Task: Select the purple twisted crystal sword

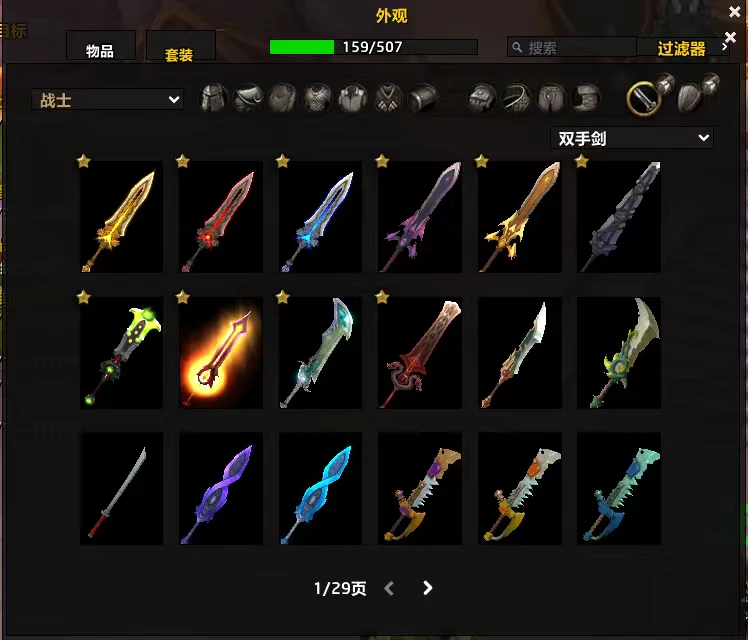Action: (221, 488)
